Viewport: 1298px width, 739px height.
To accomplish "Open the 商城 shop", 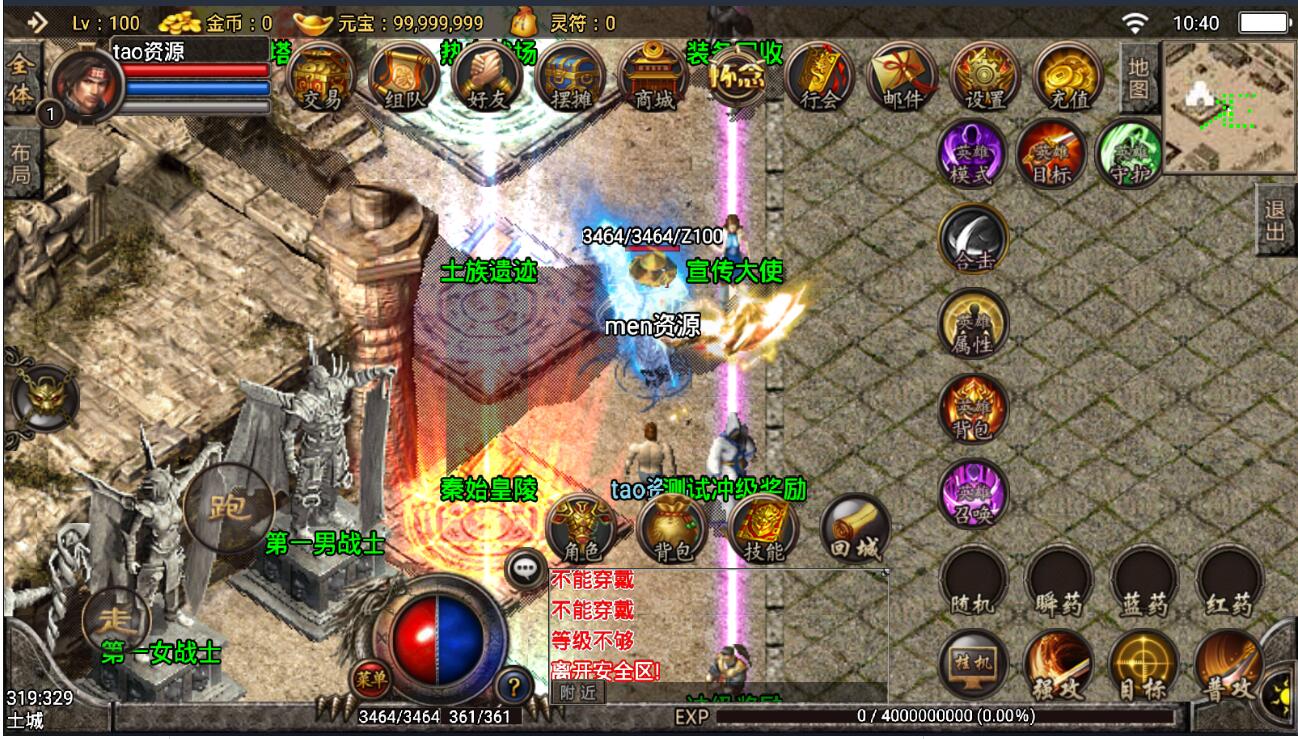I will point(653,78).
